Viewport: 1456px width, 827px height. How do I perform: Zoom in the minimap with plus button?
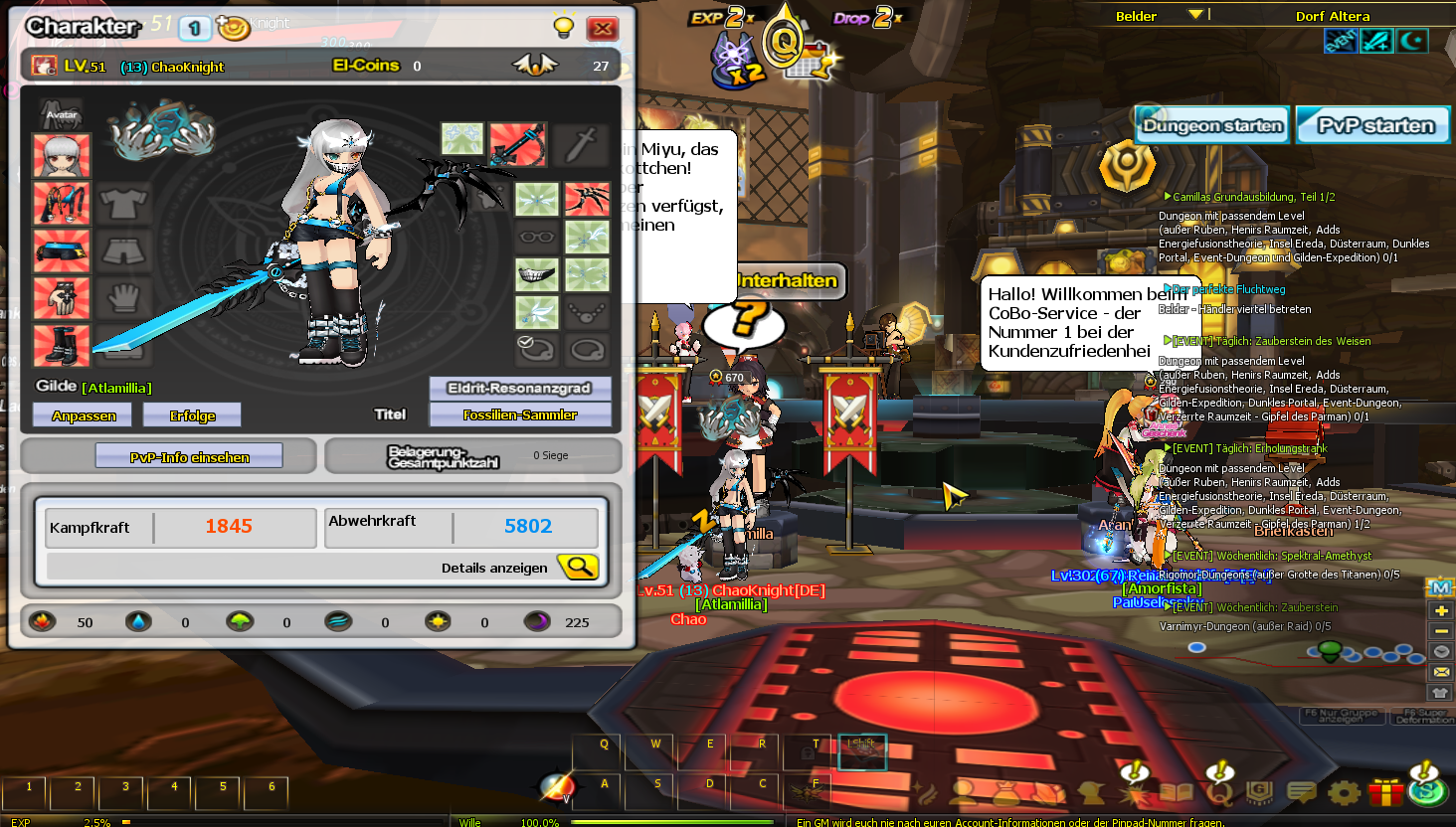pos(1440,610)
